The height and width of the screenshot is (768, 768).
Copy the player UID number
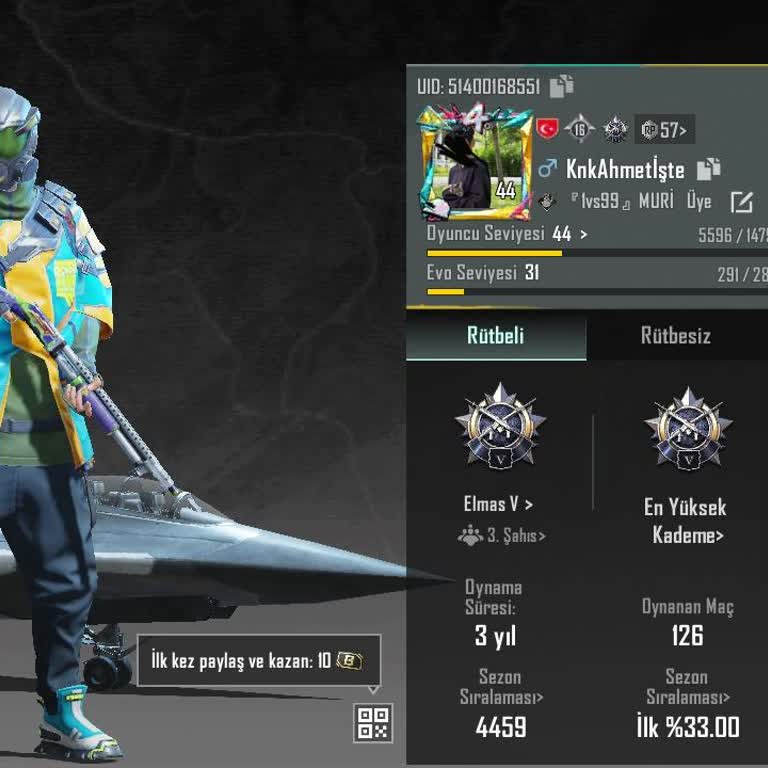563,86
